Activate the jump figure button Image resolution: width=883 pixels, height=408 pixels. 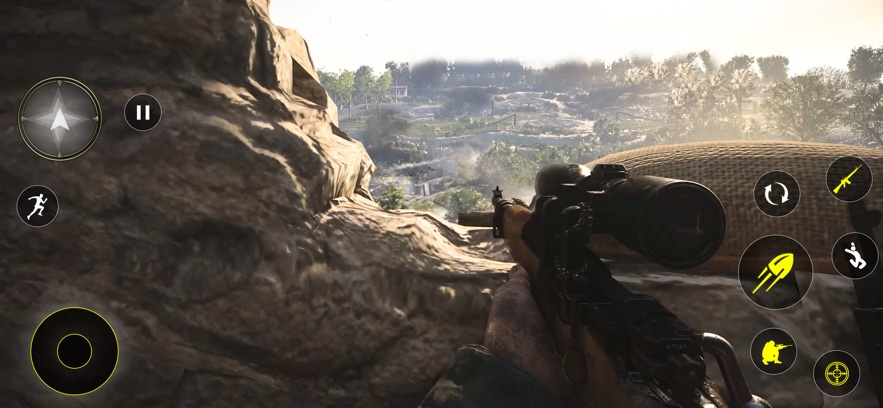854,255
